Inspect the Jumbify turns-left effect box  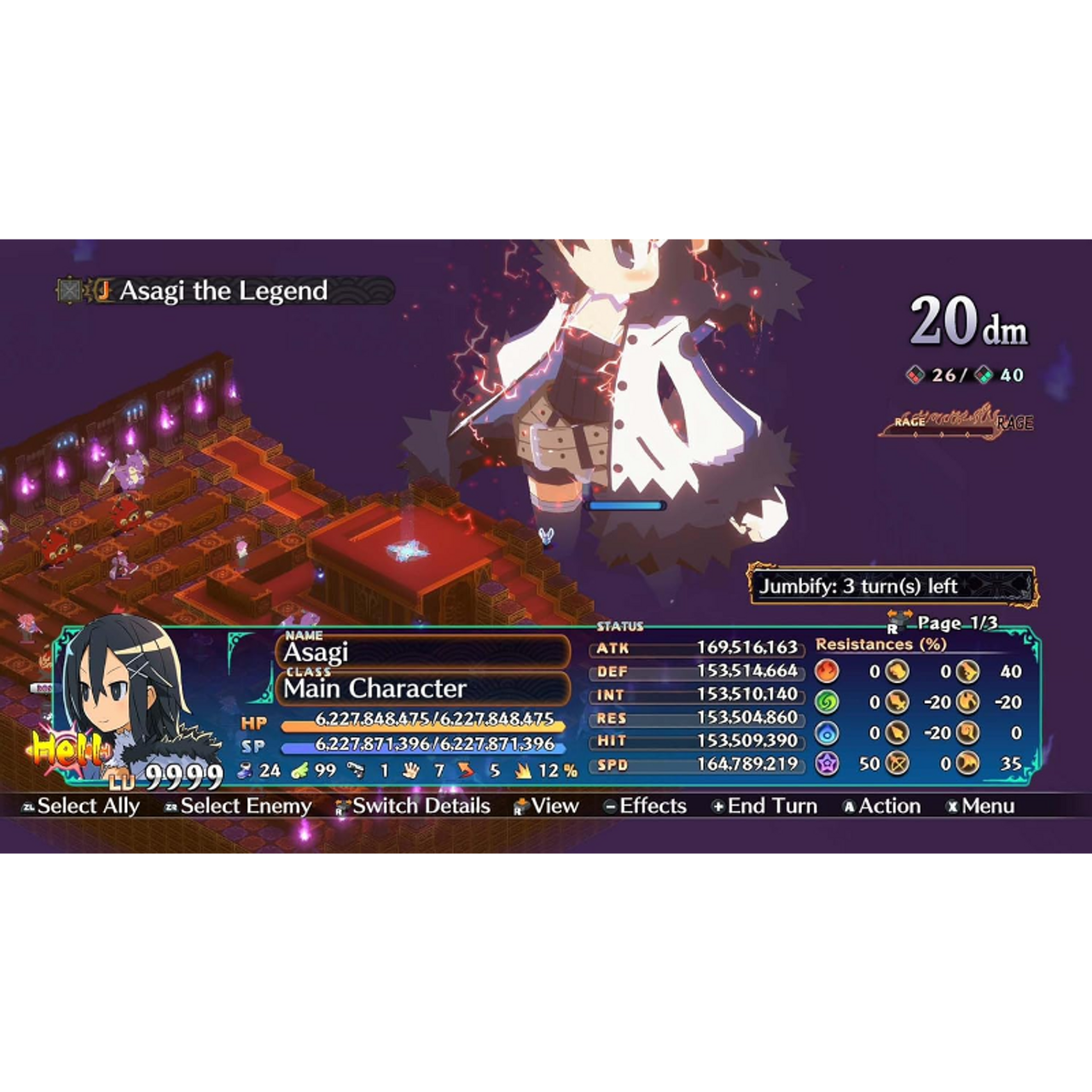click(892, 586)
